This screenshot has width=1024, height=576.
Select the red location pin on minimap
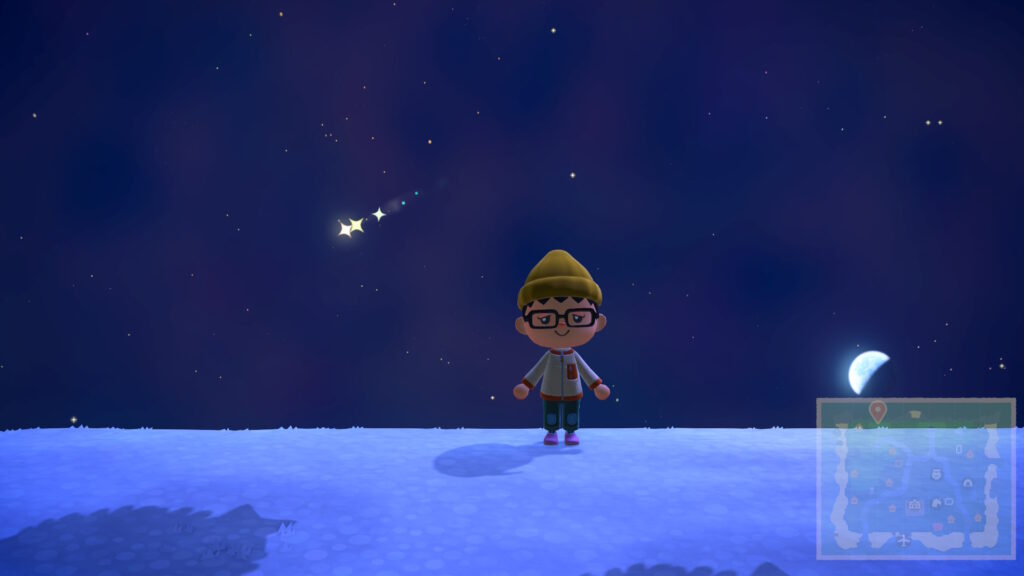coord(878,410)
